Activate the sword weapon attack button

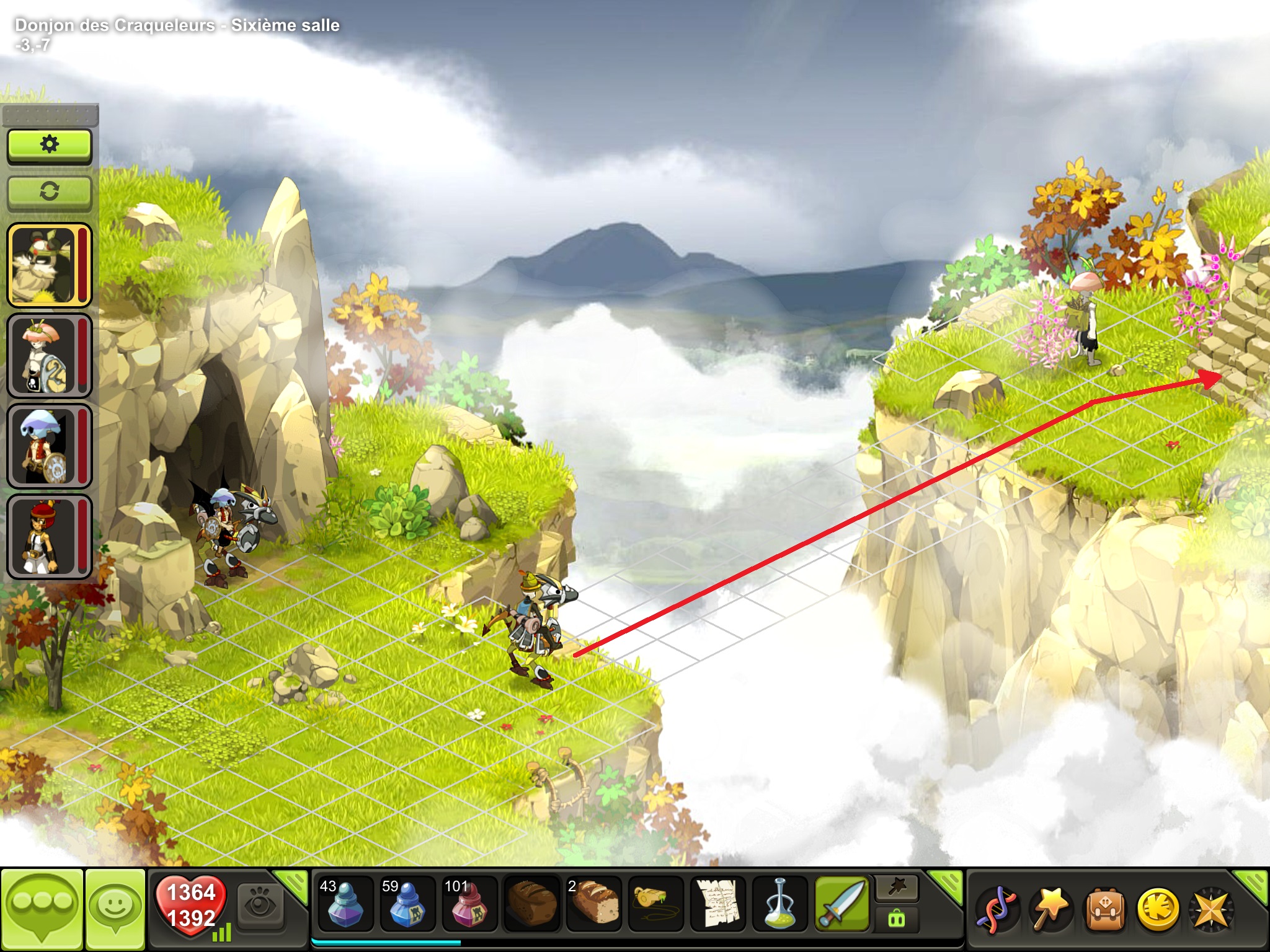point(842,905)
